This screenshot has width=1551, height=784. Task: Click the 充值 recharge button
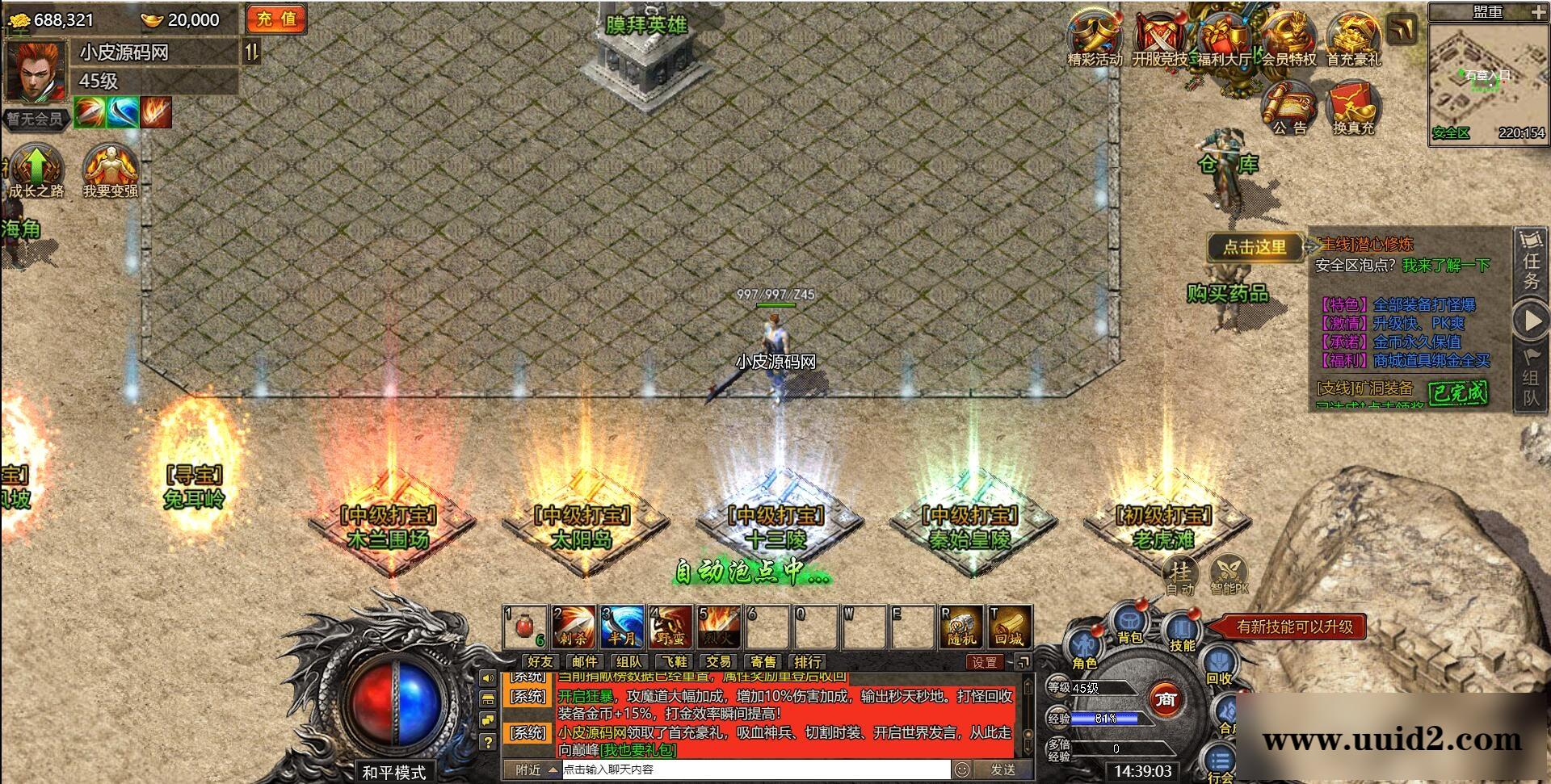click(276, 19)
